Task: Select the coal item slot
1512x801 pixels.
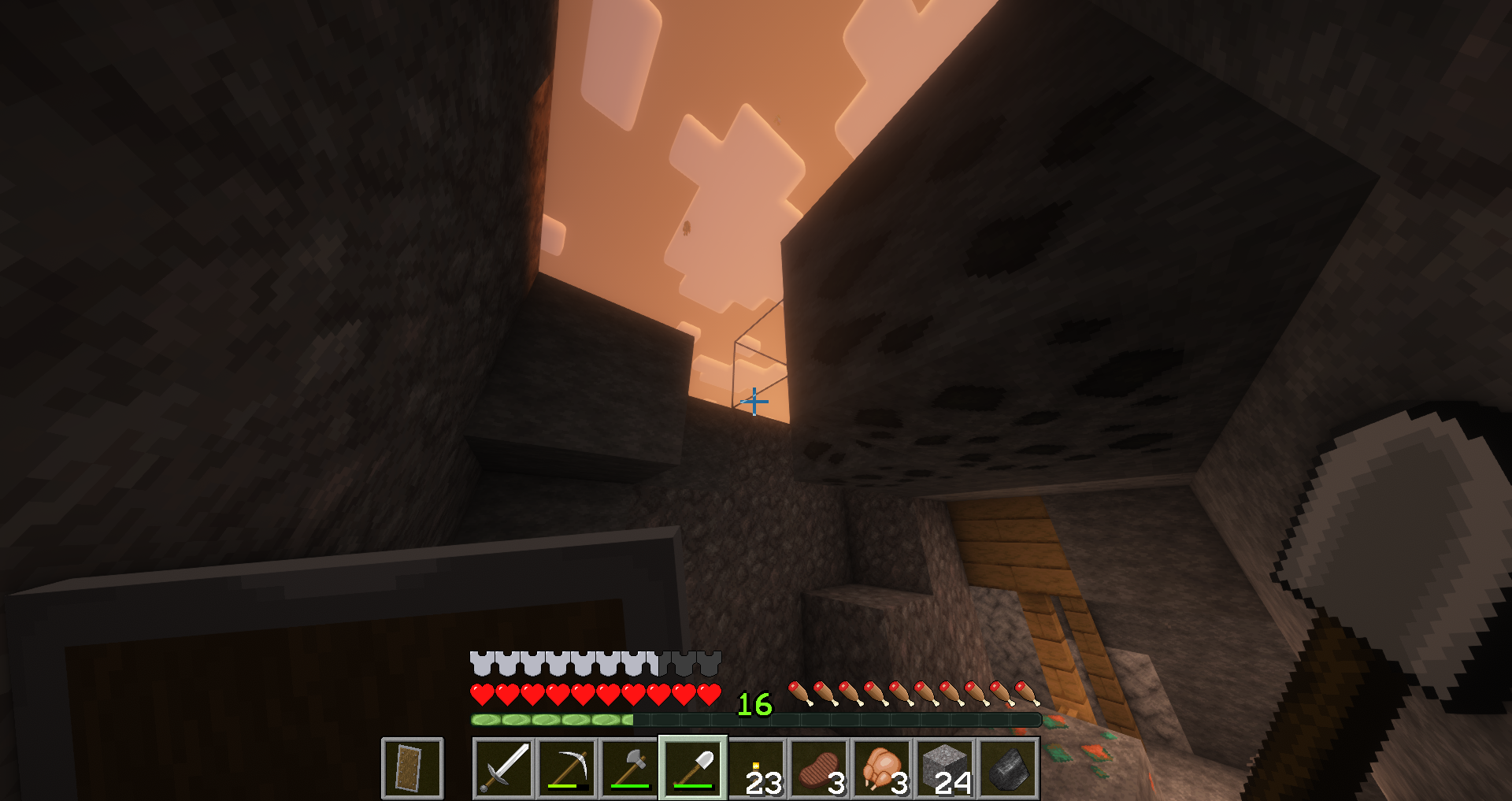Action: (1008, 768)
